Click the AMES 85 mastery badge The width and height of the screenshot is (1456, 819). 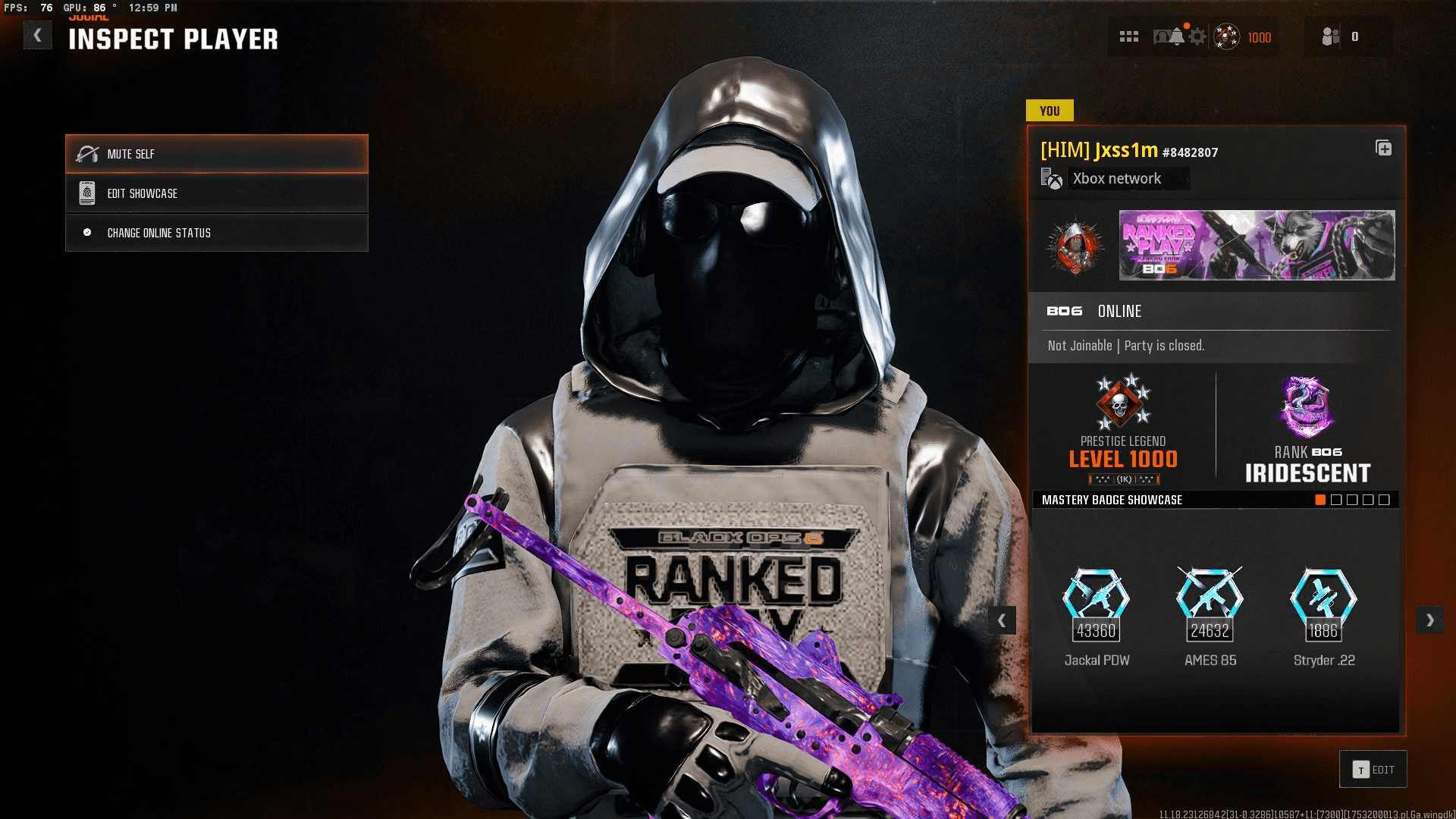pyautogui.click(x=1208, y=601)
